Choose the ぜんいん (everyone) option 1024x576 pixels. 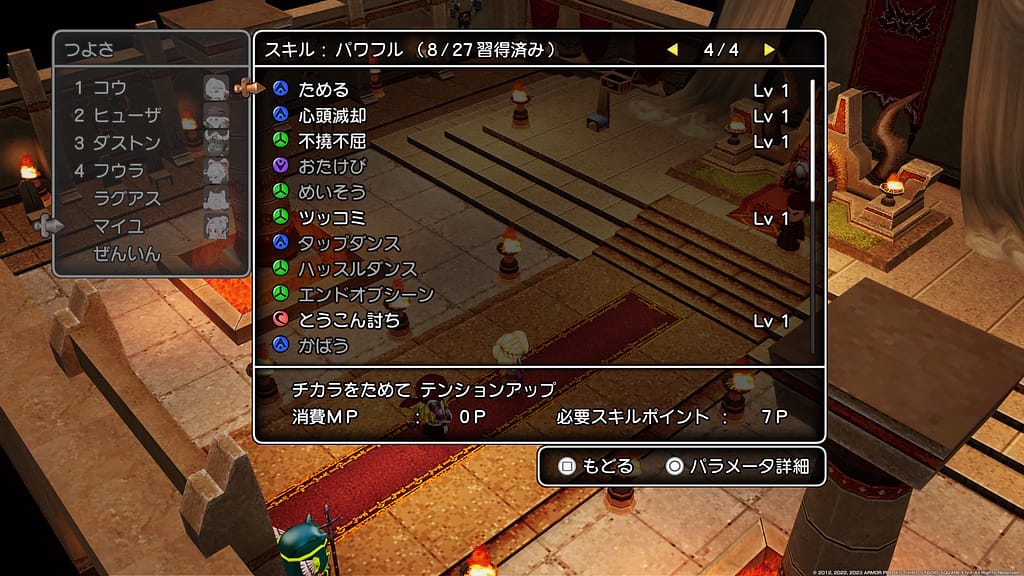coord(126,254)
